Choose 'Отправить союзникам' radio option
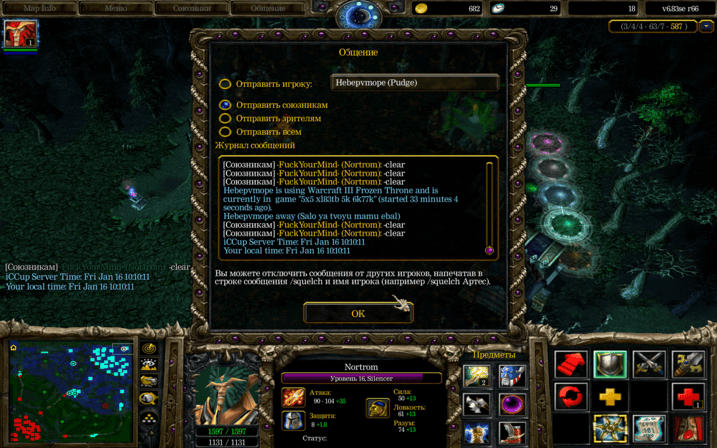 (225, 104)
